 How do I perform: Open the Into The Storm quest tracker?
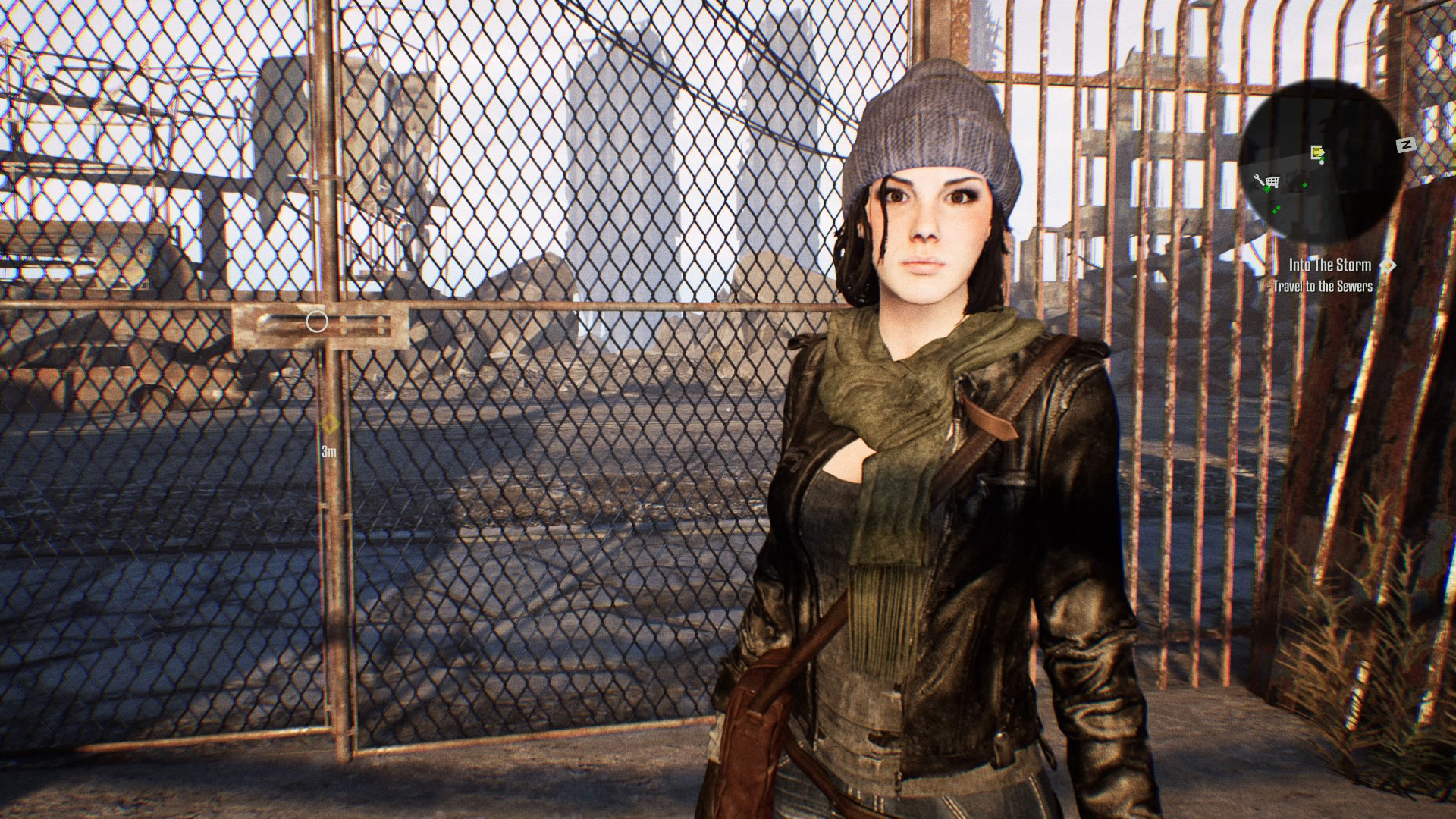tap(1329, 265)
